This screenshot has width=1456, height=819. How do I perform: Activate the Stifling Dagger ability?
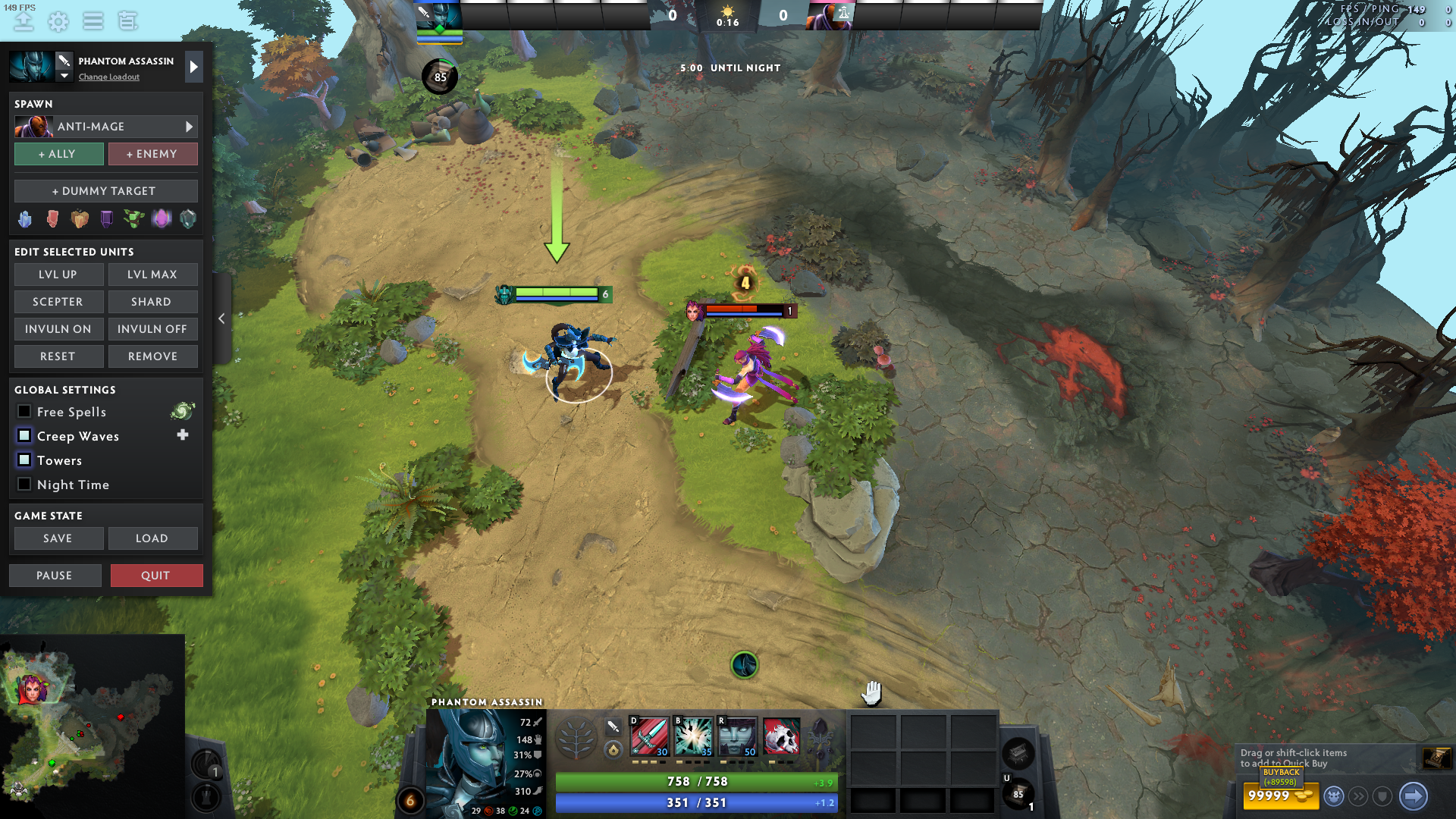[650, 736]
